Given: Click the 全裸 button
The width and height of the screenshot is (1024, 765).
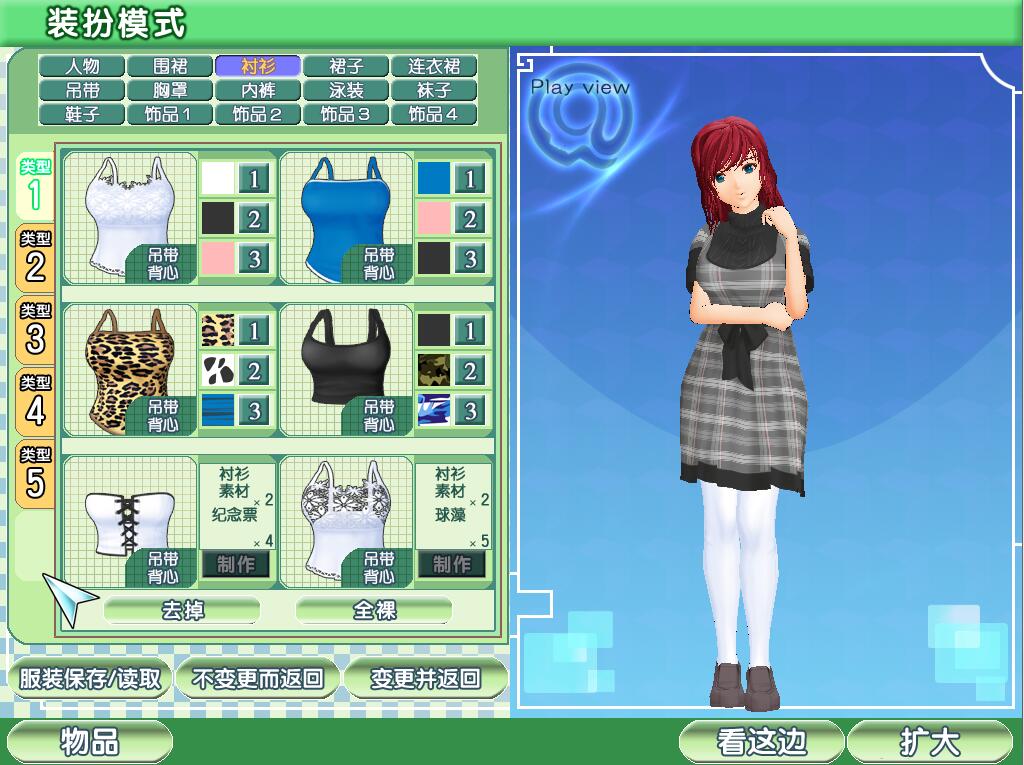Looking at the screenshot, I should [x=374, y=609].
